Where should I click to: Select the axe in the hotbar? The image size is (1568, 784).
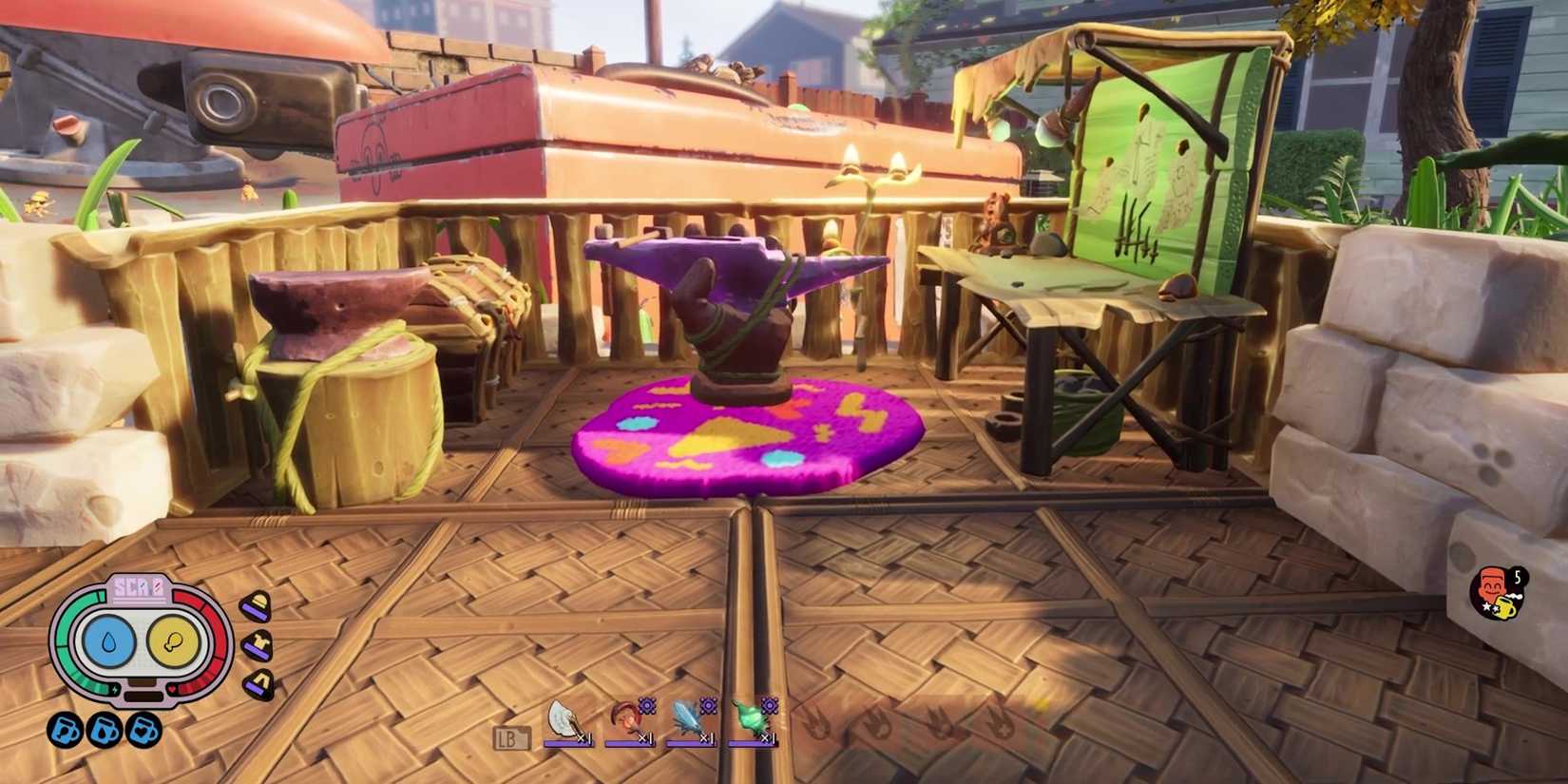pos(563,718)
